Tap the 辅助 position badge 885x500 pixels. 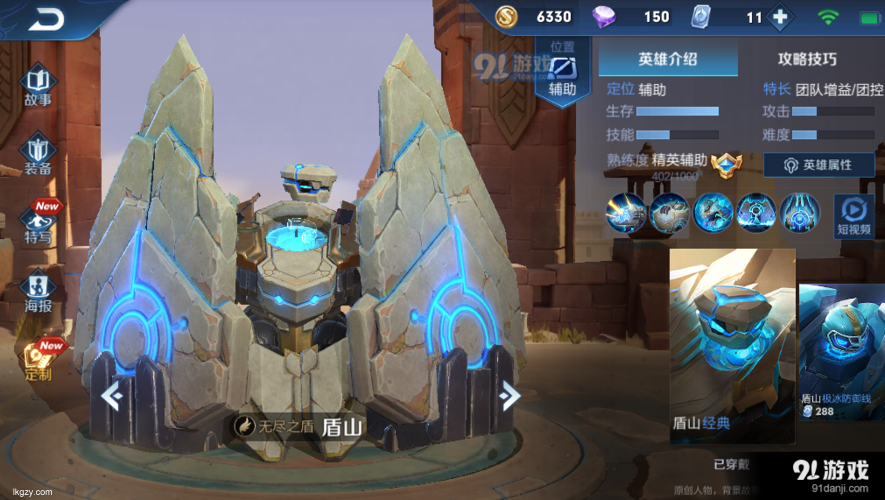click(562, 73)
